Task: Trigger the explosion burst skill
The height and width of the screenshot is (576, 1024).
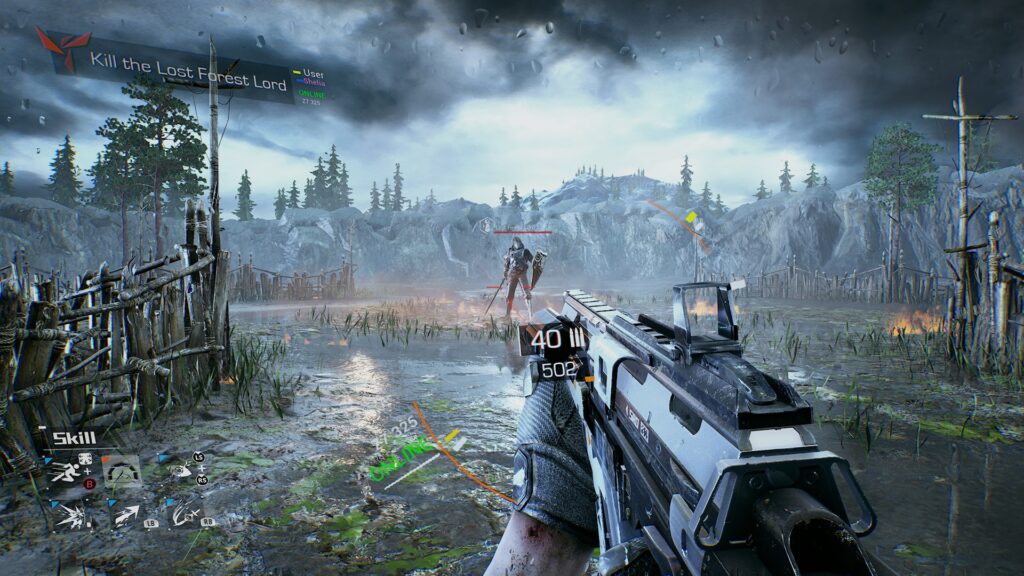Action: coord(69,516)
